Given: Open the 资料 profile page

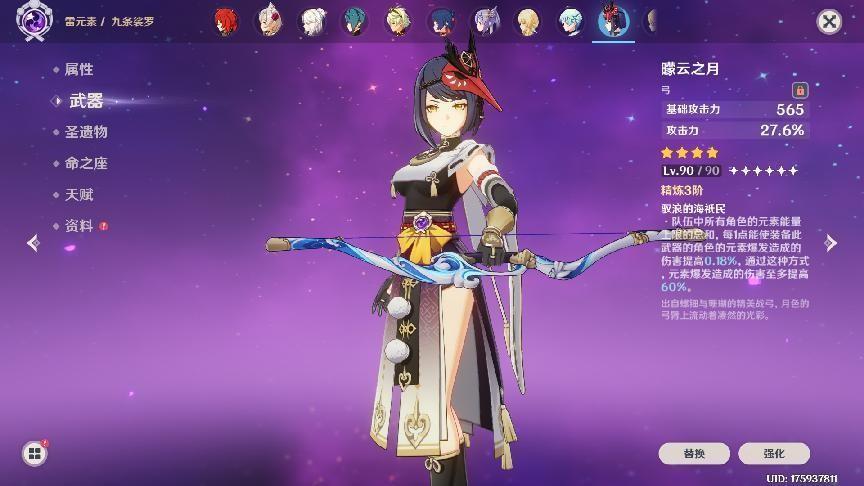Looking at the screenshot, I should coord(78,226).
